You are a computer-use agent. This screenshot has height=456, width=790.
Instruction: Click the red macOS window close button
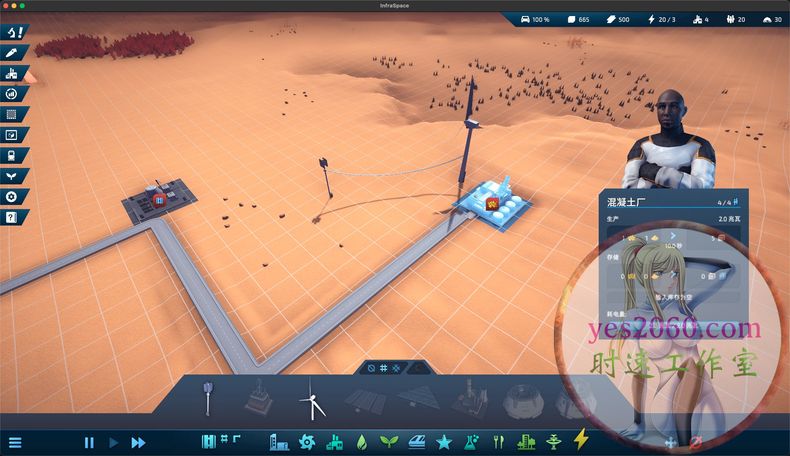[8, 5]
